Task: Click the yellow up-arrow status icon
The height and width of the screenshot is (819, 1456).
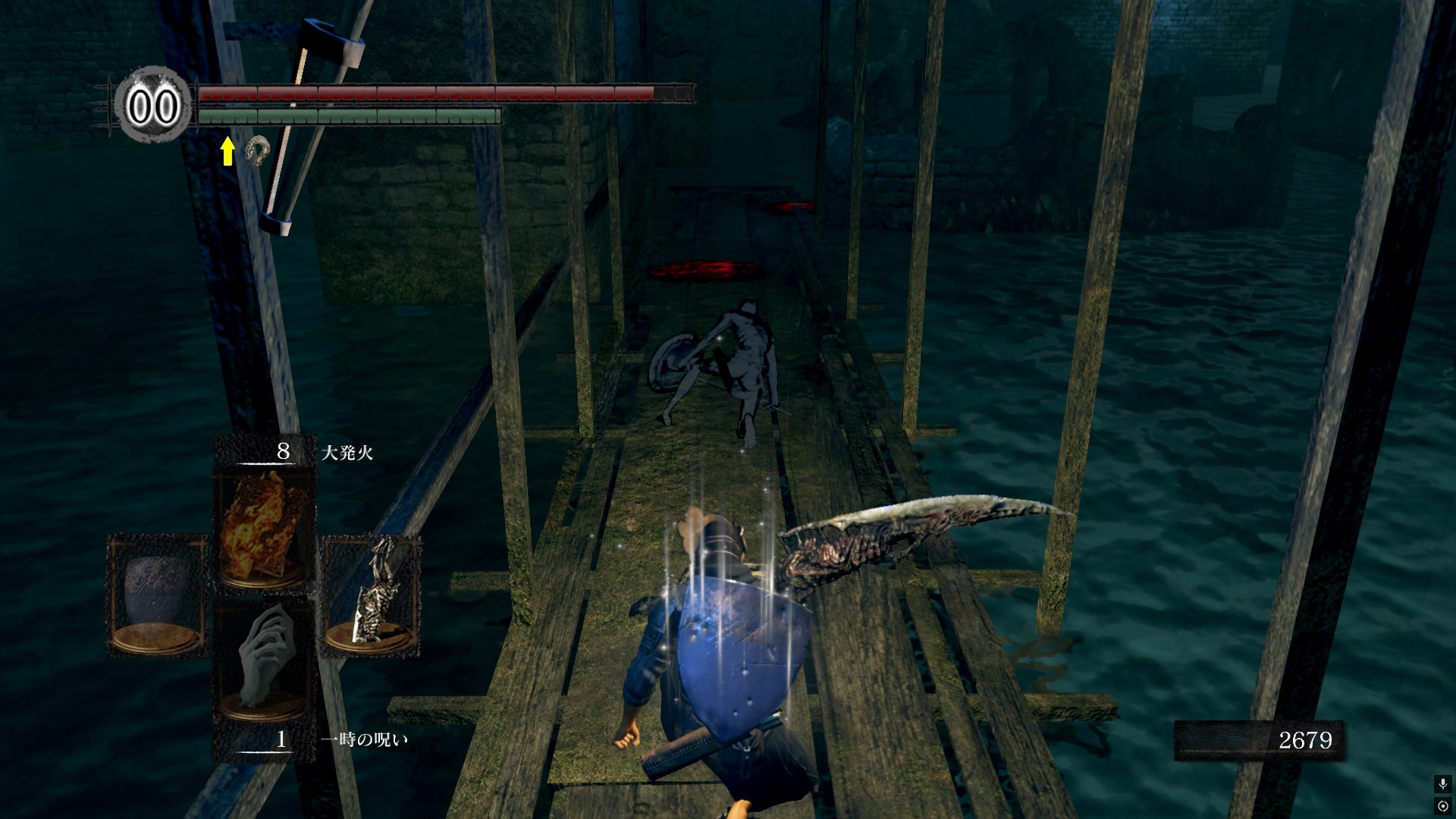Action: [x=227, y=151]
